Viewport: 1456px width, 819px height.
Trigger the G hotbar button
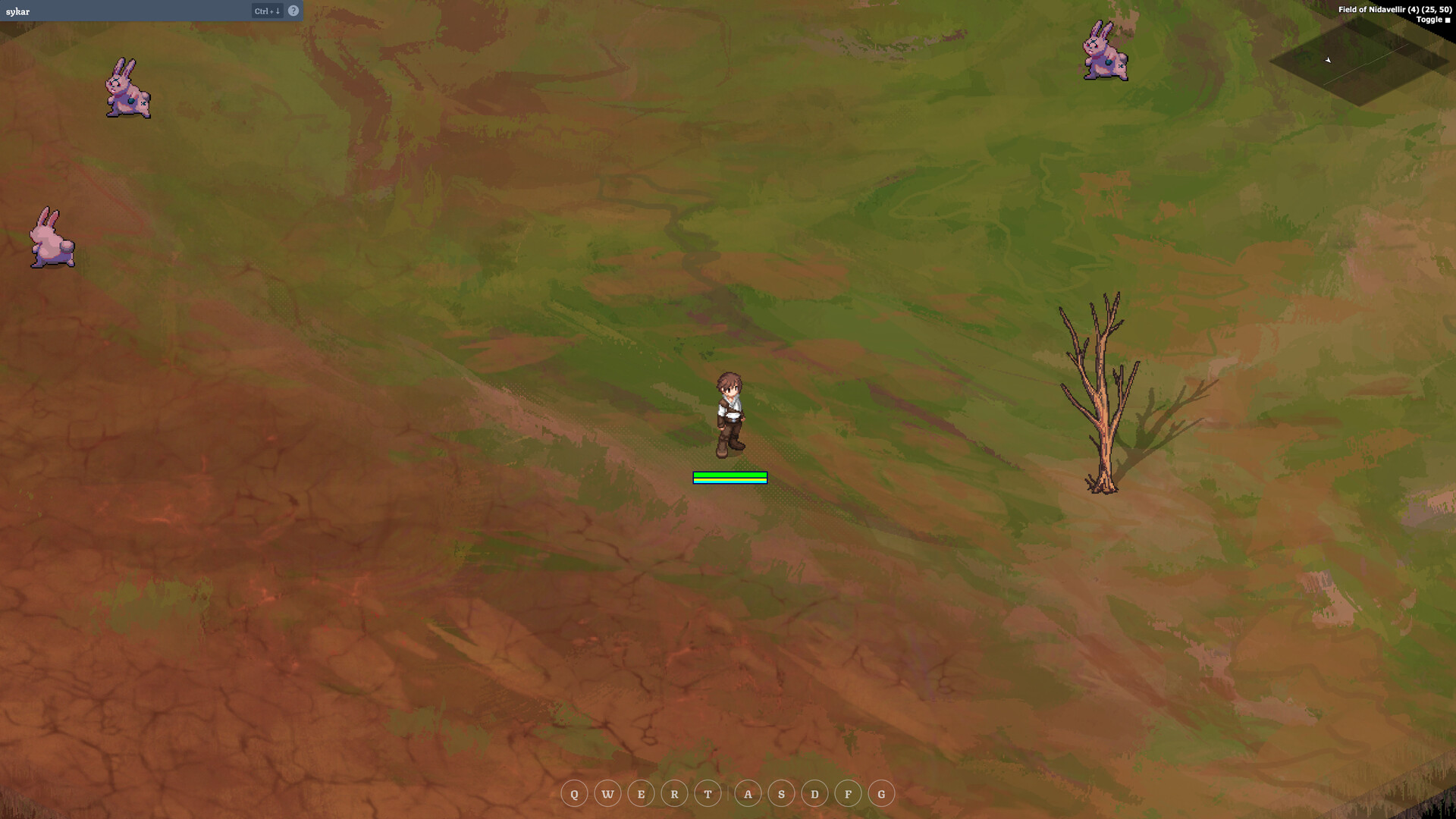coord(881,793)
